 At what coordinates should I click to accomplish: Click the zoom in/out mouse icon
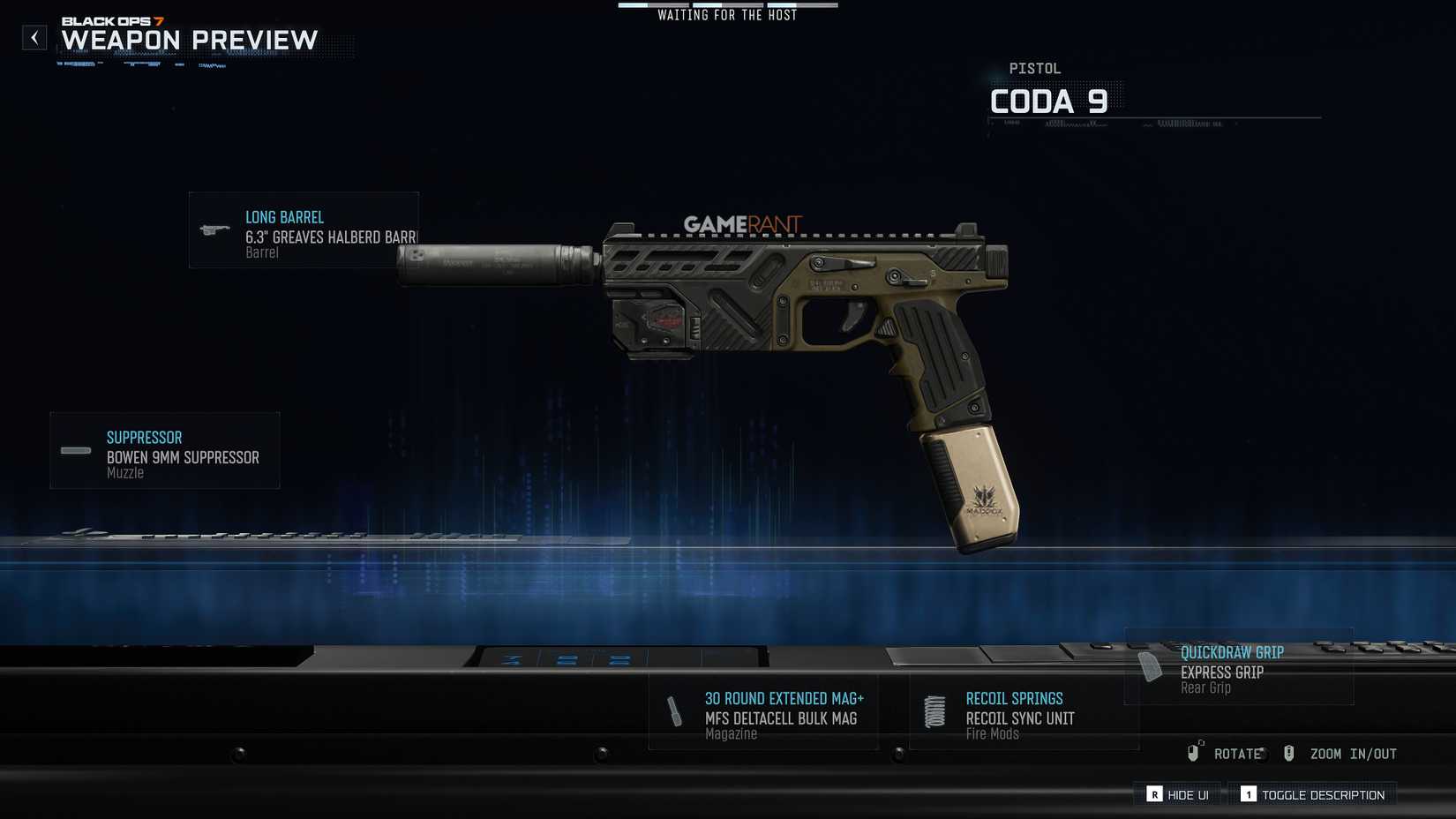click(1289, 753)
